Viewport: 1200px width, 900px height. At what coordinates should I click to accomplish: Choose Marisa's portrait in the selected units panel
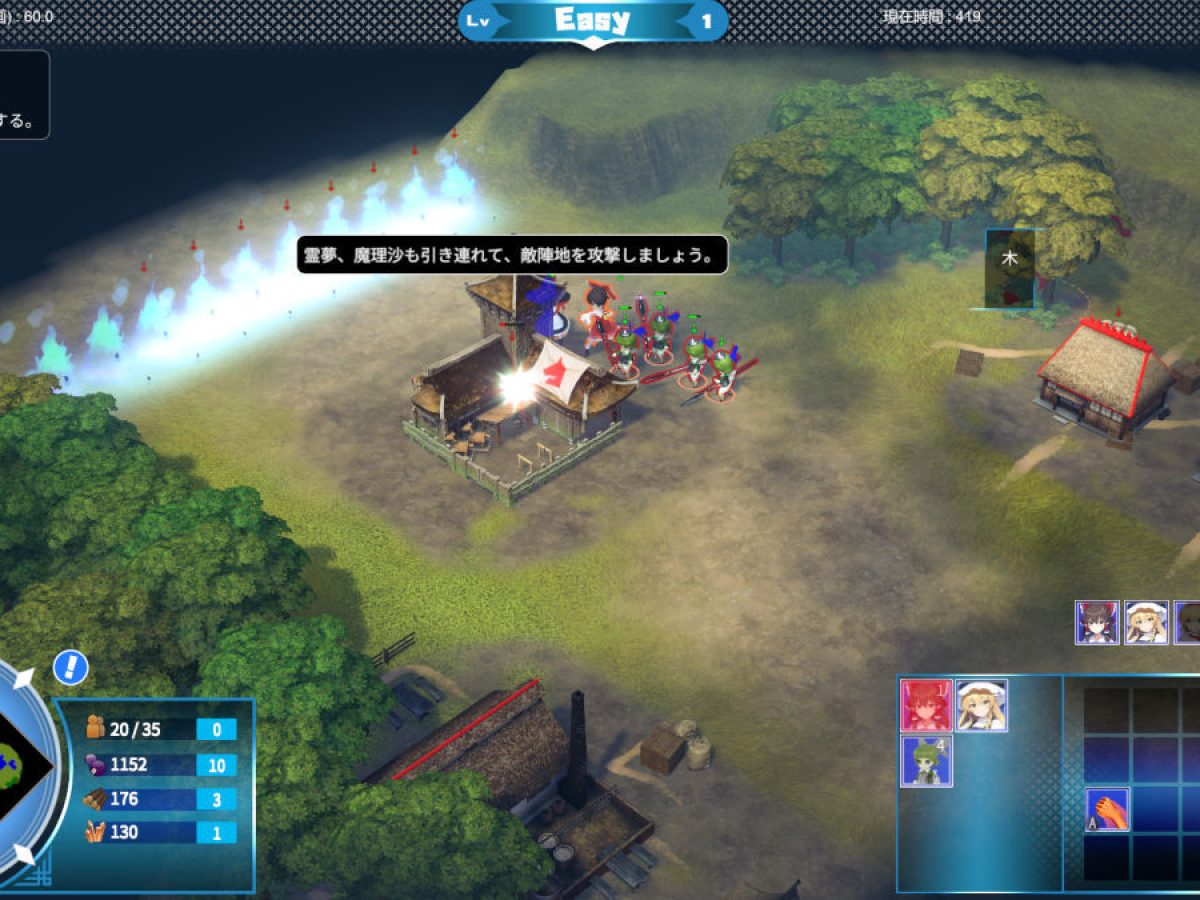coord(981,705)
